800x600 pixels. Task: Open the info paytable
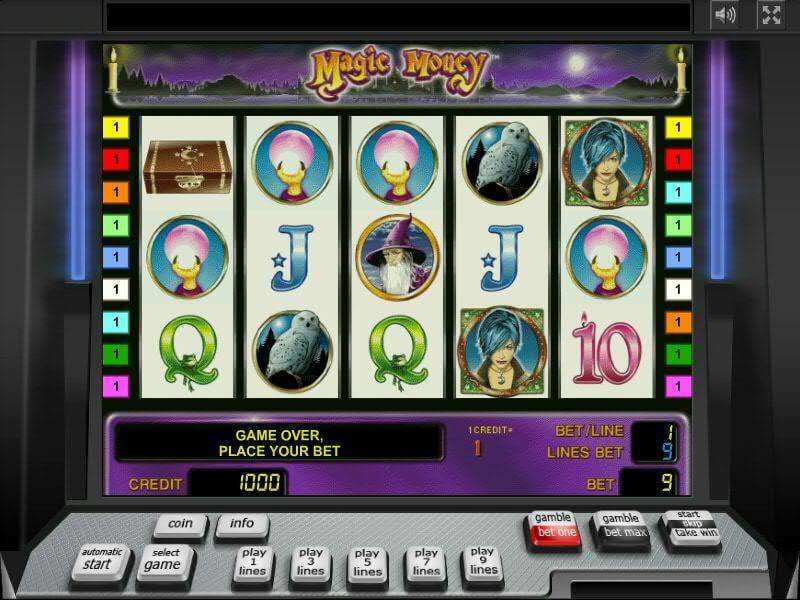pyautogui.click(x=241, y=524)
